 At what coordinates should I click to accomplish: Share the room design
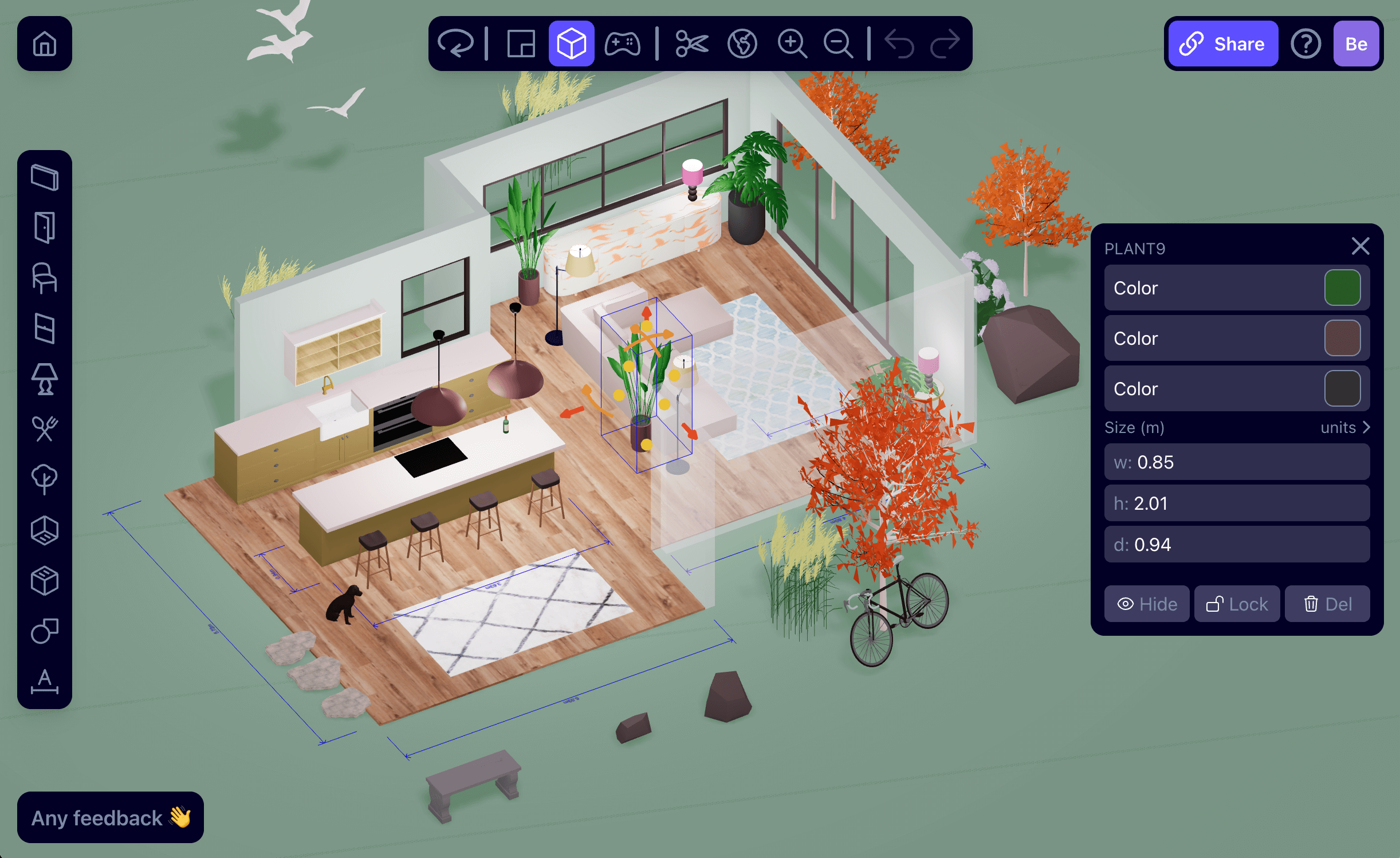1222,44
